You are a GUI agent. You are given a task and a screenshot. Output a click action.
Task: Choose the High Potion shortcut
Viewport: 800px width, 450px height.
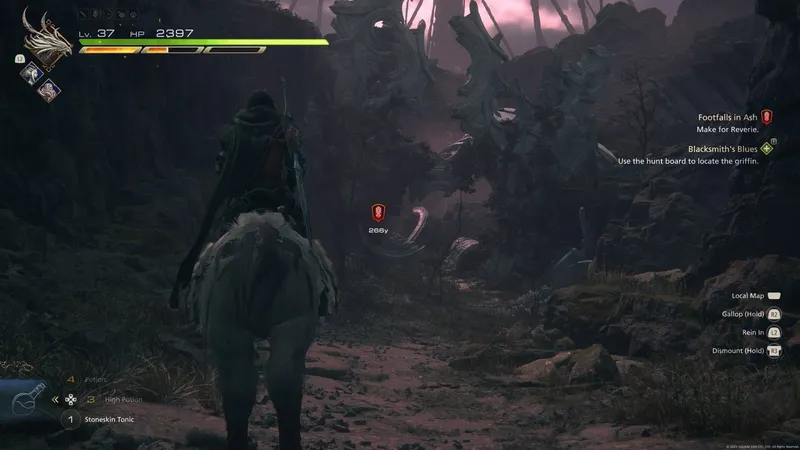tap(118, 399)
